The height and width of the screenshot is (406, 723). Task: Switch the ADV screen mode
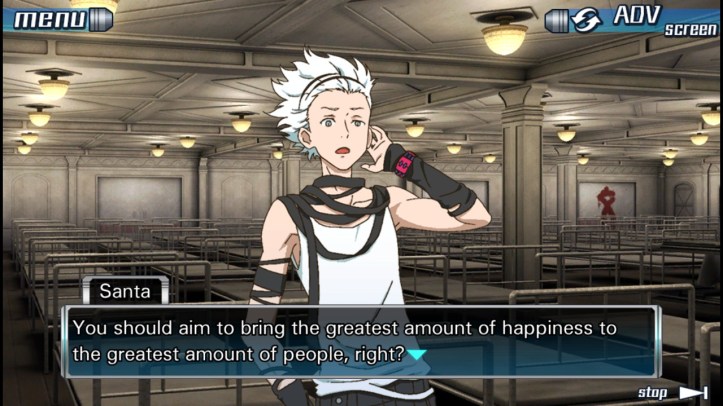point(632,18)
